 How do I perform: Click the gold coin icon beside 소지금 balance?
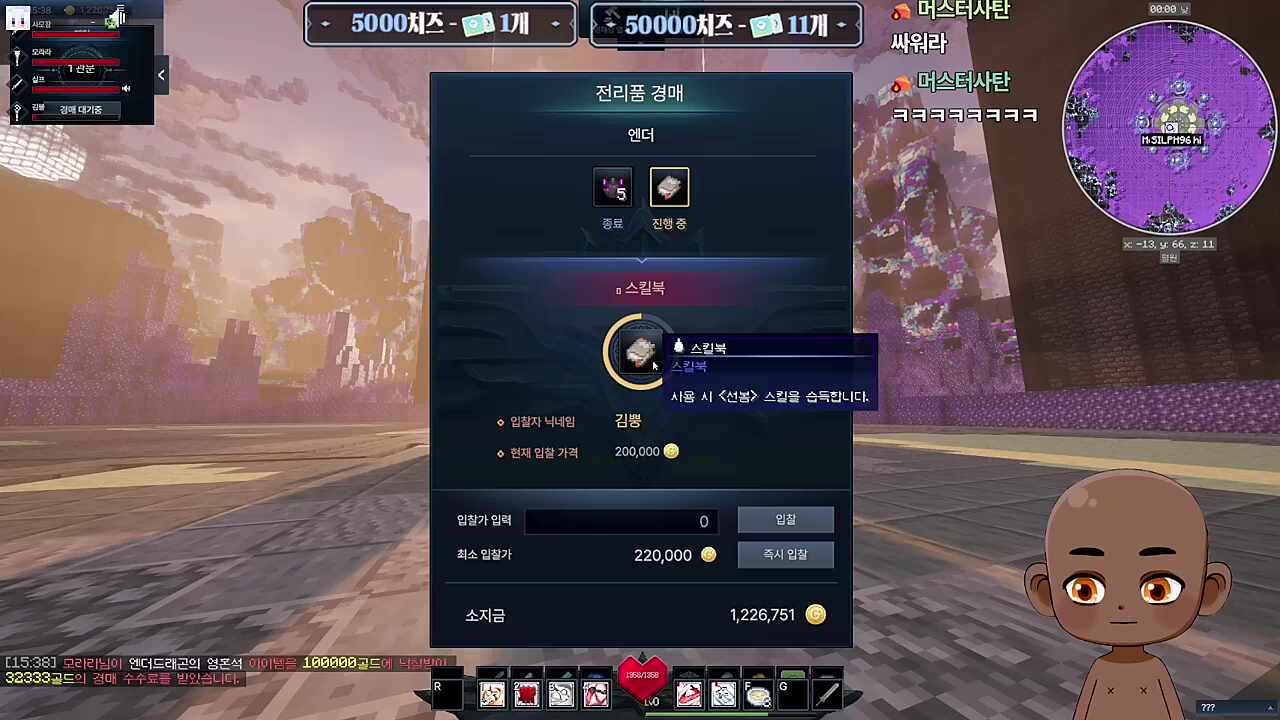point(816,615)
